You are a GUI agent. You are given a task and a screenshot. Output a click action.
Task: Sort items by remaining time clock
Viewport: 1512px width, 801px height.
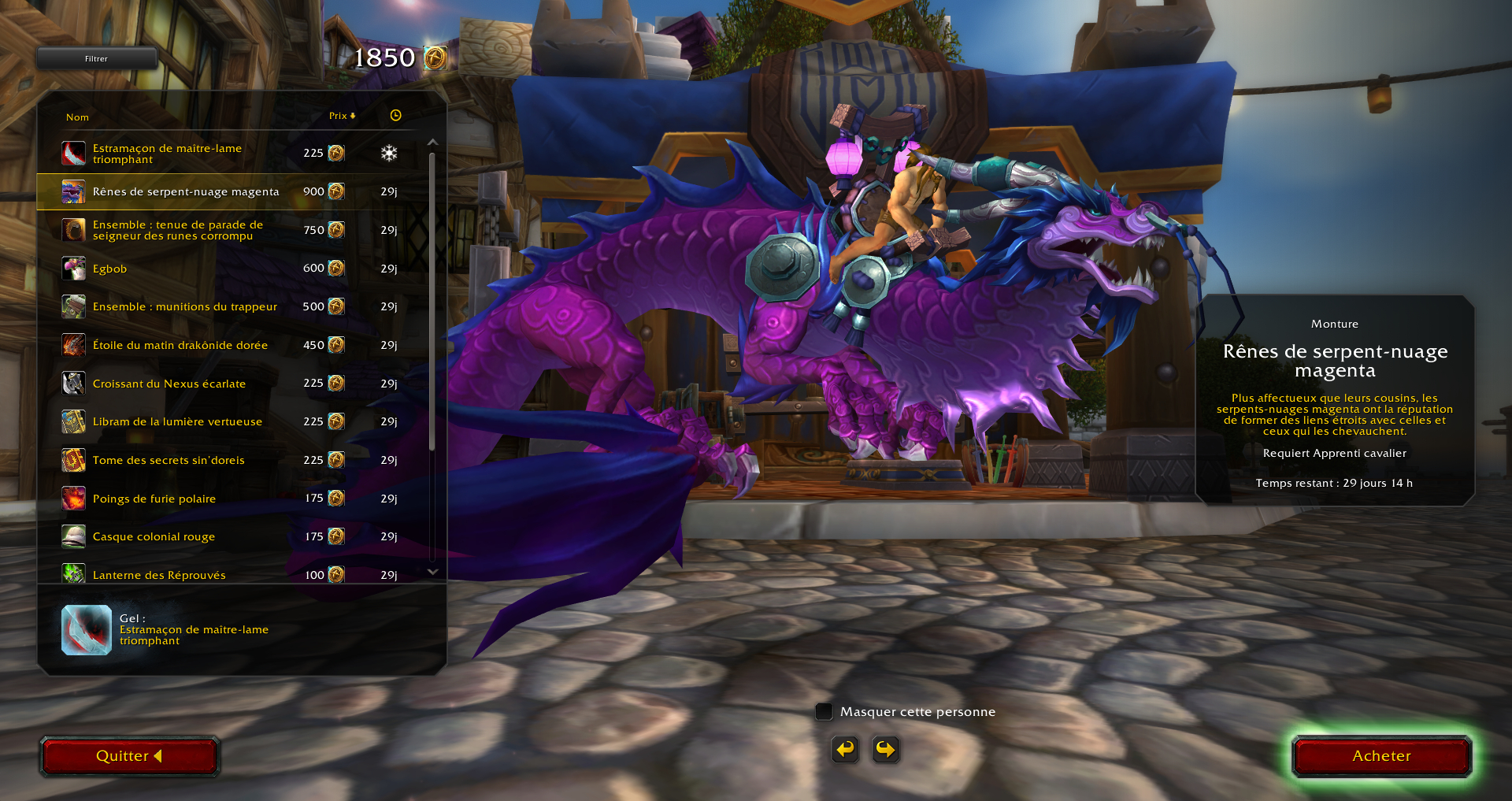[395, 116]
